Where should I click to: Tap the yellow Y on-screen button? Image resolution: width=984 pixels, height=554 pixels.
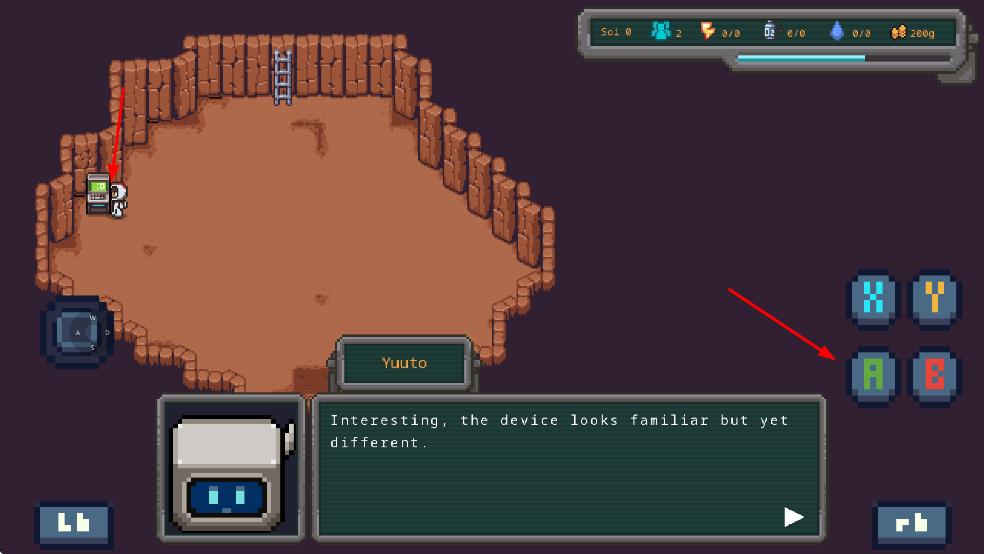[x=935, y=297]
